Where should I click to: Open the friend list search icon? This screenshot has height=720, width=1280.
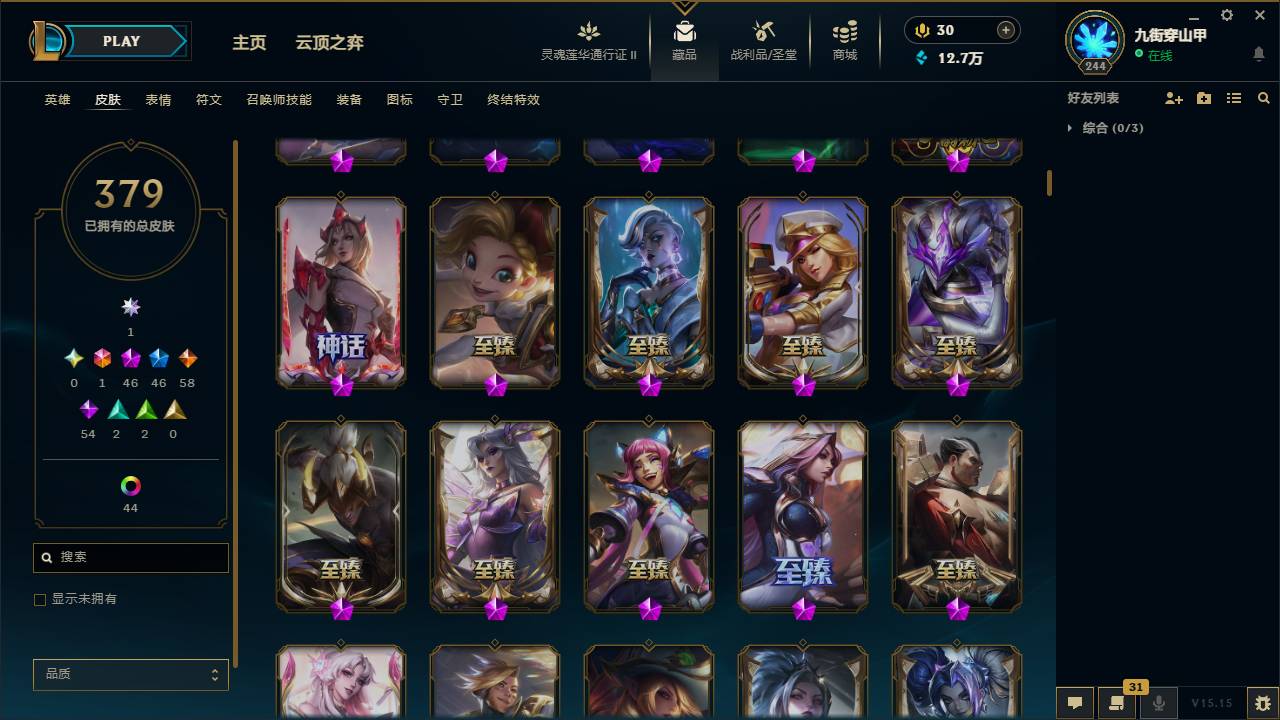coord(1264,97)
